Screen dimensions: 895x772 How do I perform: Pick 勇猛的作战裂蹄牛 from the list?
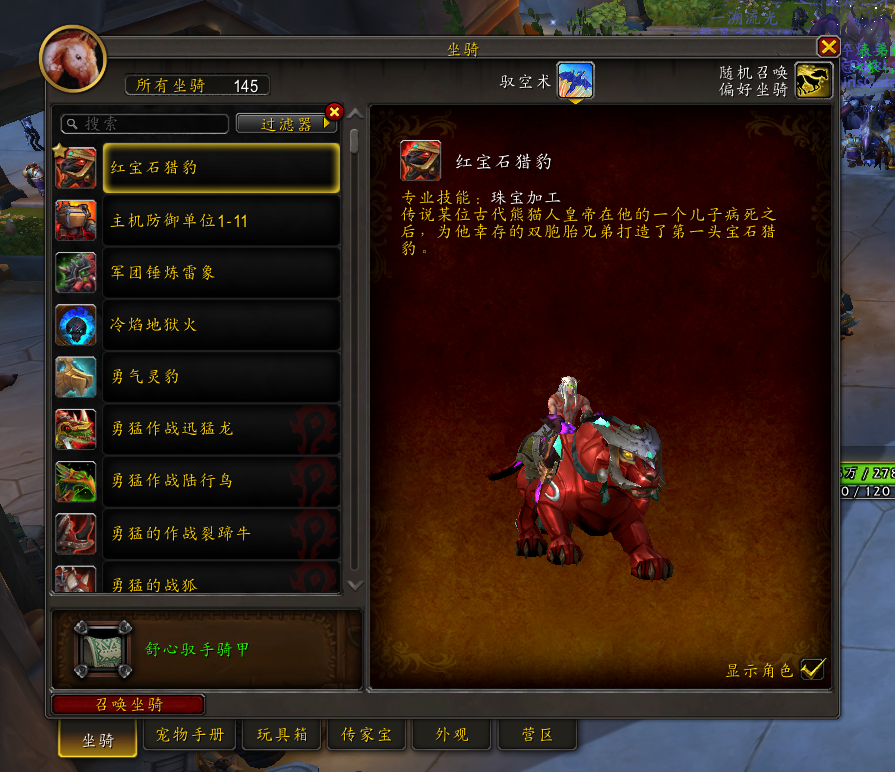221,533
